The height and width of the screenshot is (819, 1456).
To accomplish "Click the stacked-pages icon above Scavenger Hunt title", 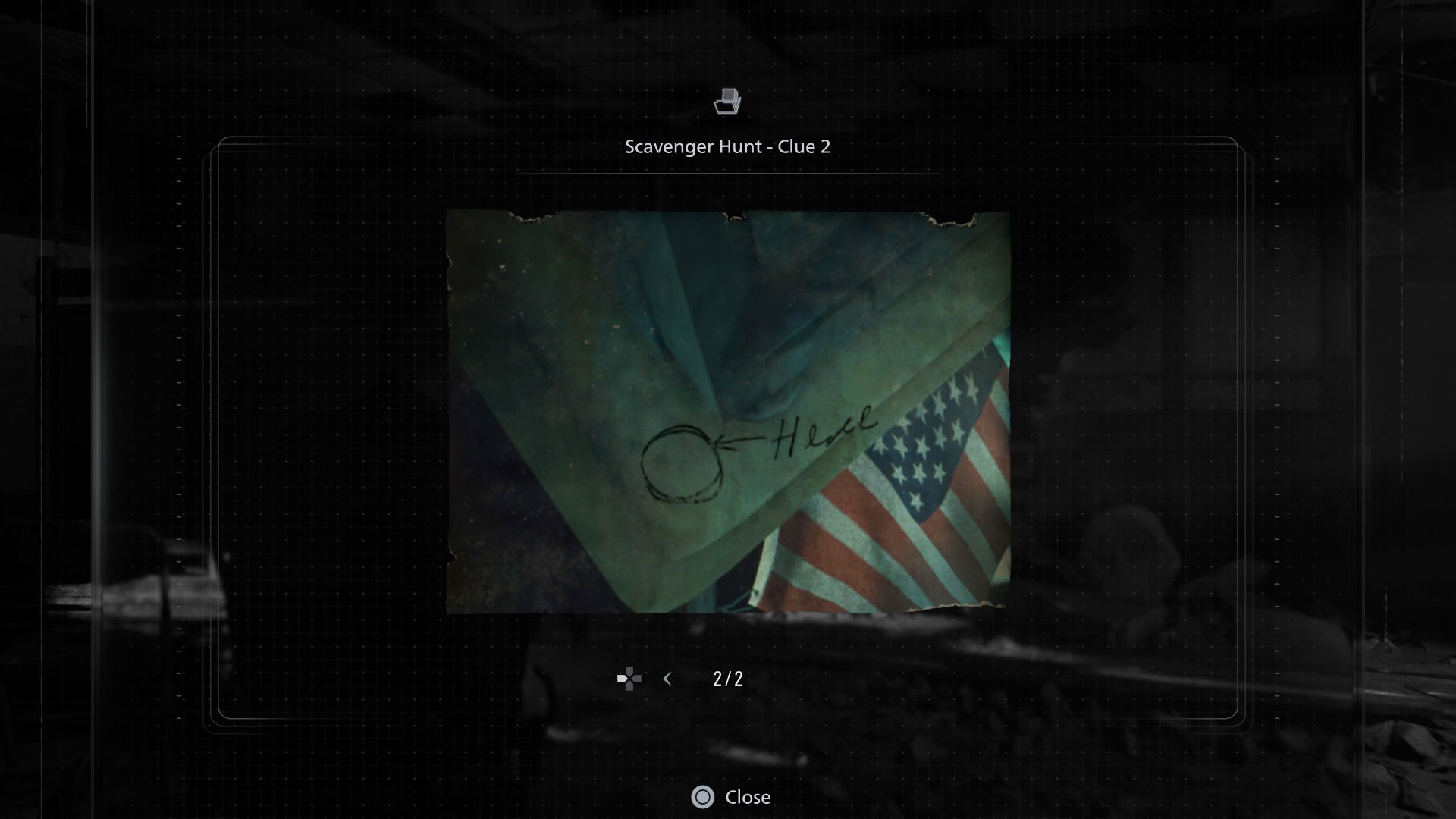I will pos(728,102).
